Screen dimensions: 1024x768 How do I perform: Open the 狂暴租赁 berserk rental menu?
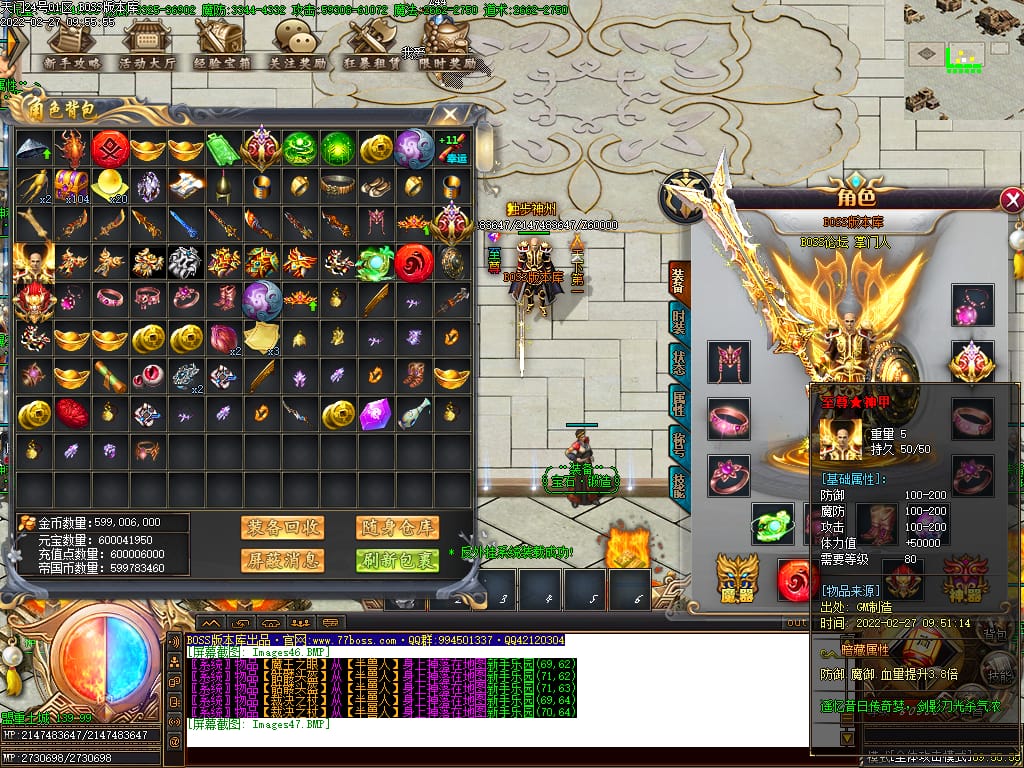[x=372, y=45]
